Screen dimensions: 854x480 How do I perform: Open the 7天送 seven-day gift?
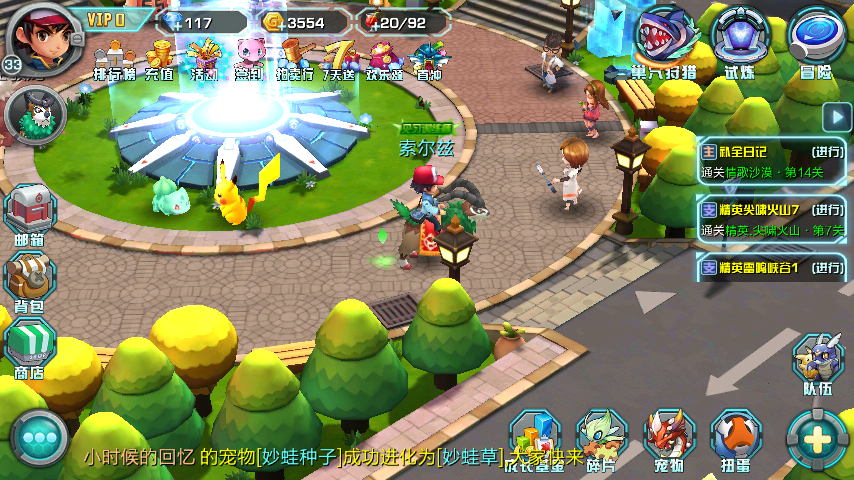coord(340,59)
